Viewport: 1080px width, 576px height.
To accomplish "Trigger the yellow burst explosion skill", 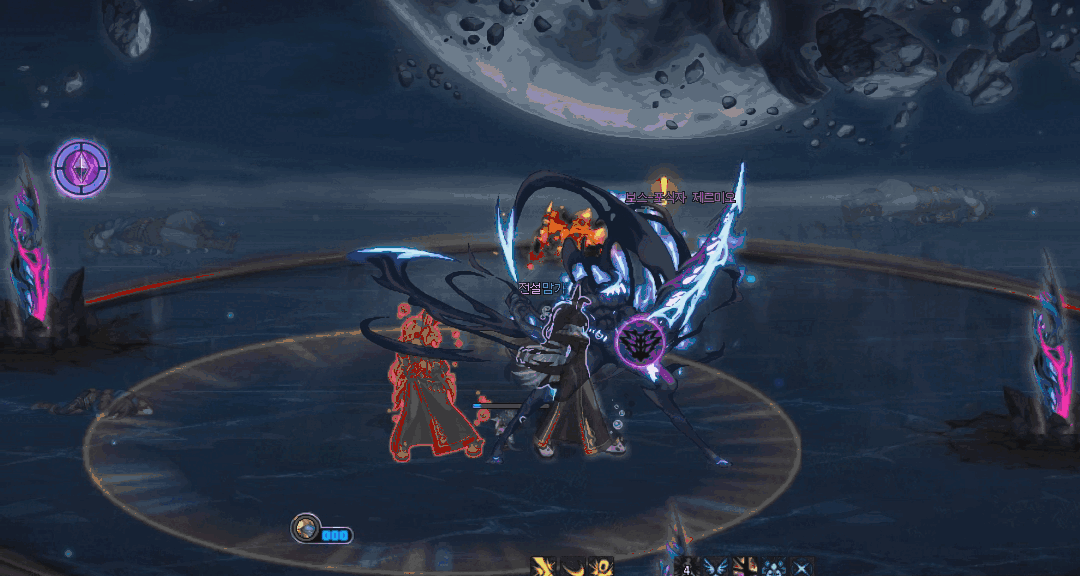I will pos(600,568).
